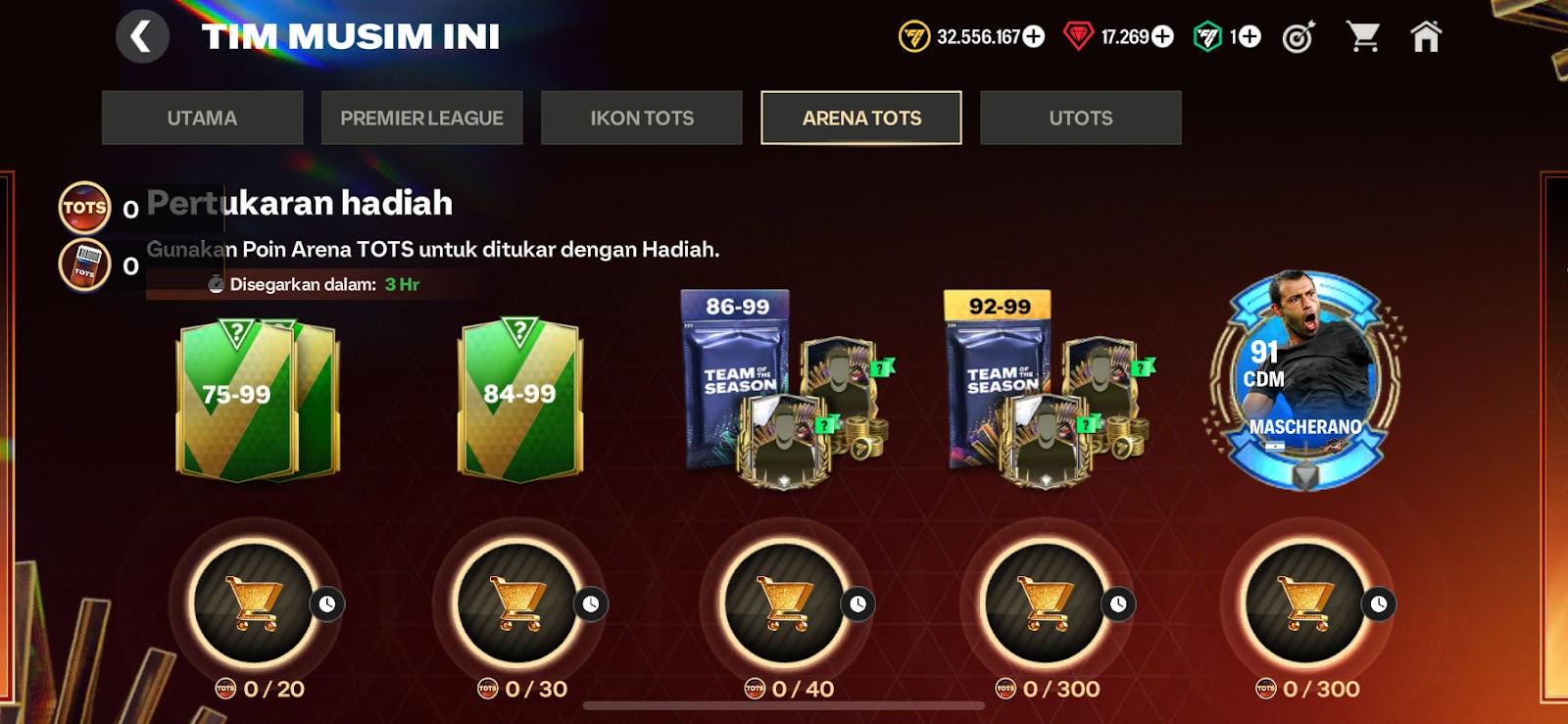This screenshot has height=724, width=1568.
Task: Add more red gems with plus button
Action: [1162, 37]
